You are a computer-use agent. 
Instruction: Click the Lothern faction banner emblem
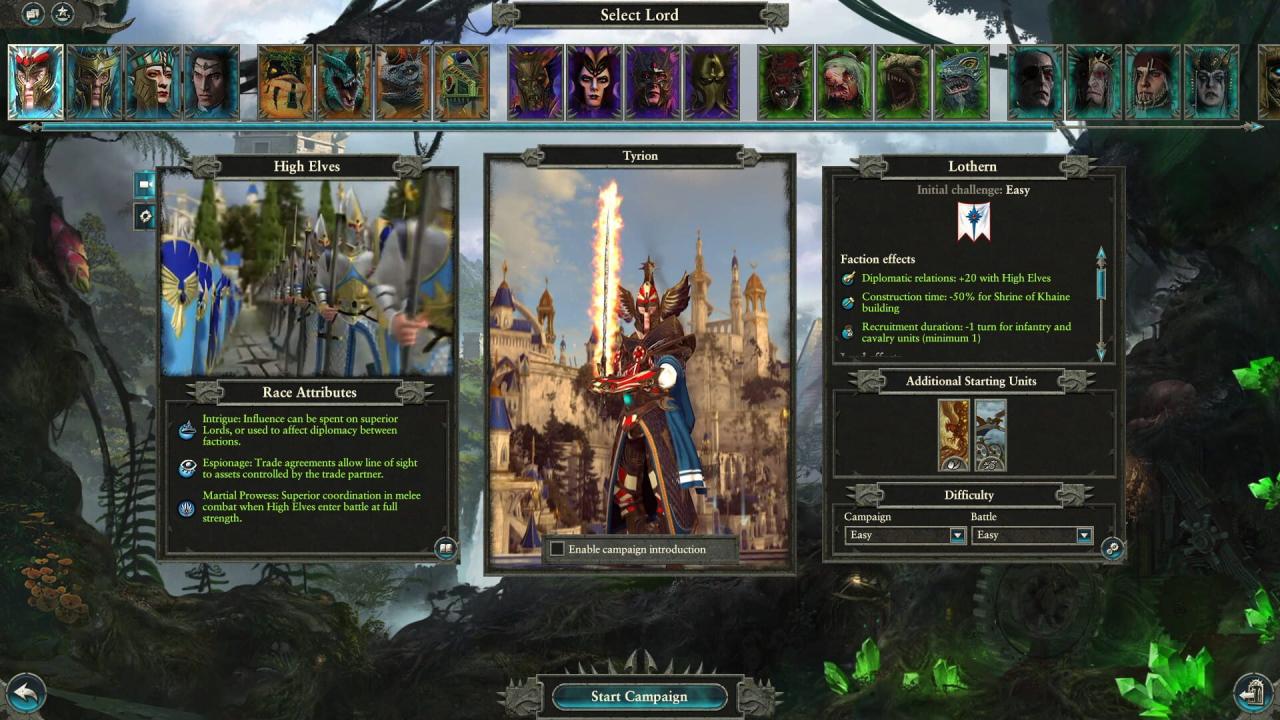point(973,222)
